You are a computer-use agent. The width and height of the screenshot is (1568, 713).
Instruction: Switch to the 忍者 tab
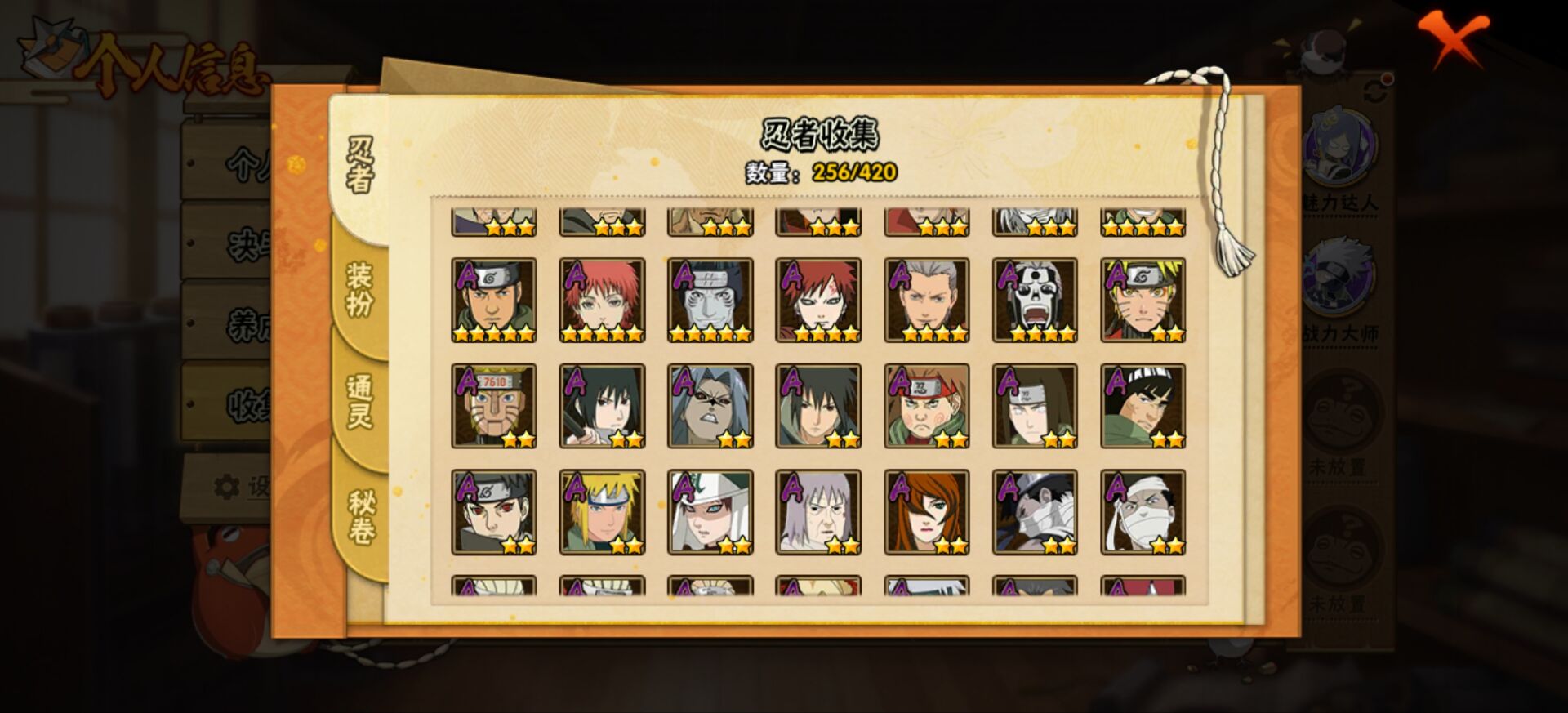click(360, 165)
